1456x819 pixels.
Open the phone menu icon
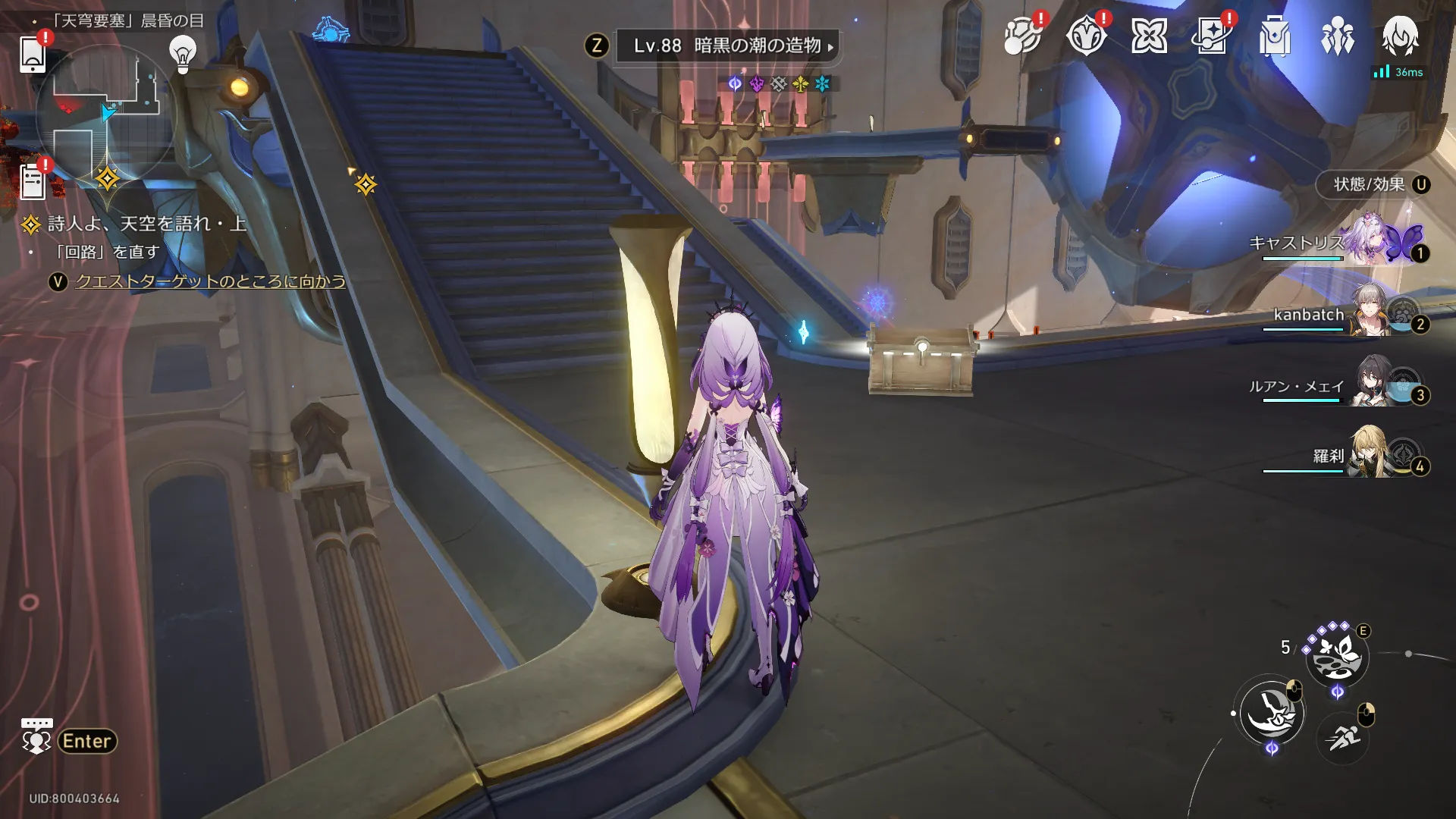pos(33,53)
